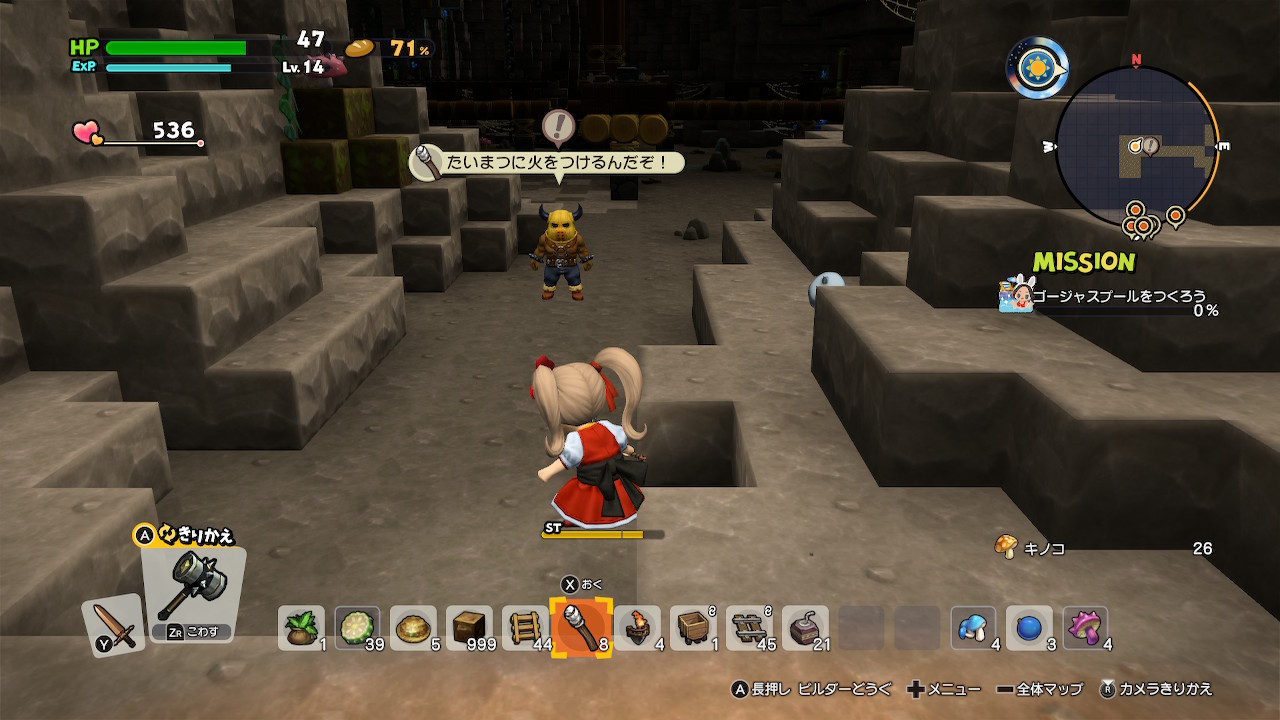
Task: Click the exclamation quest marker on minimap
Action: 1150,147
